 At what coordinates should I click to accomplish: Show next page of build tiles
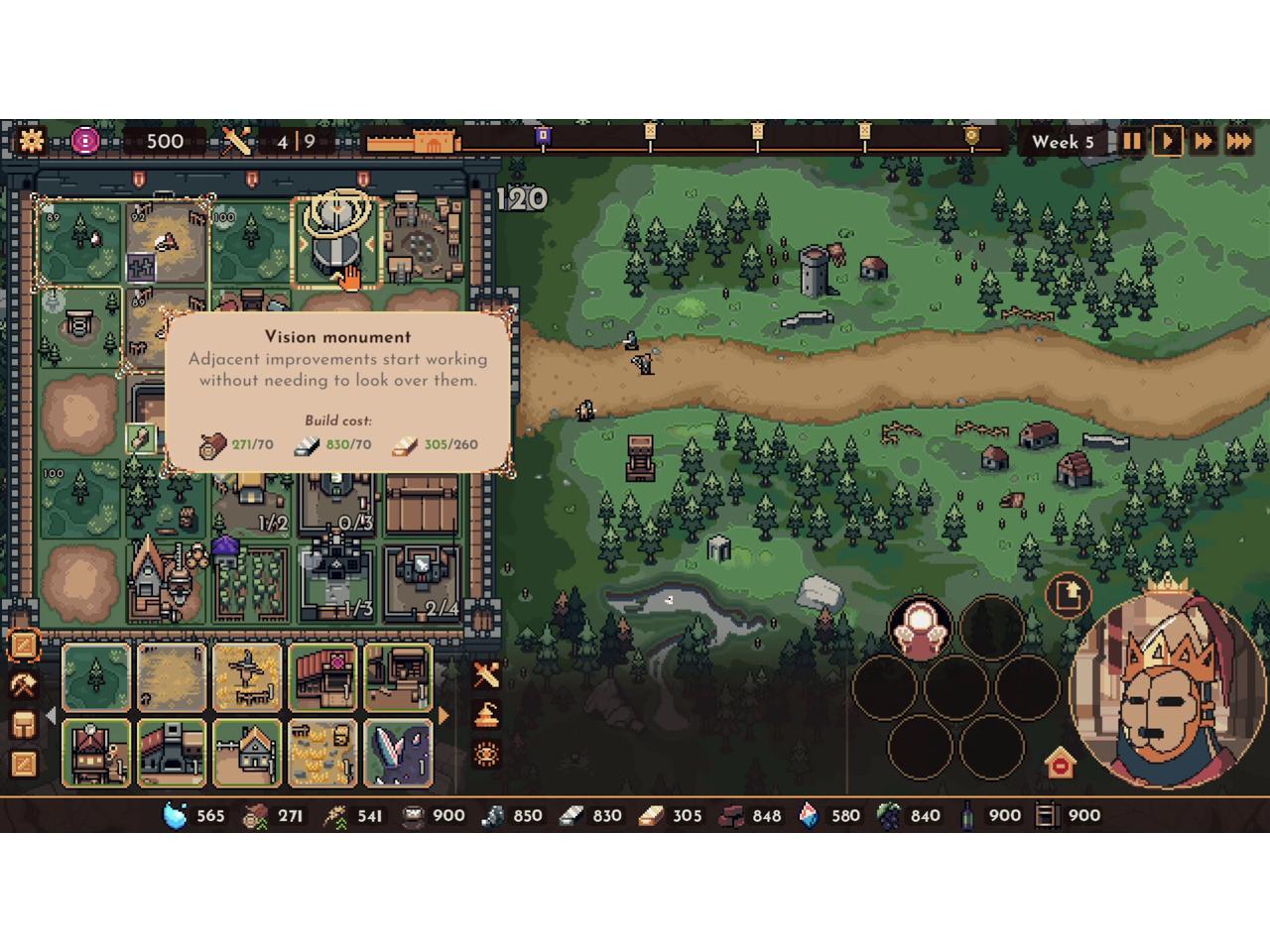tap(444, 715)
